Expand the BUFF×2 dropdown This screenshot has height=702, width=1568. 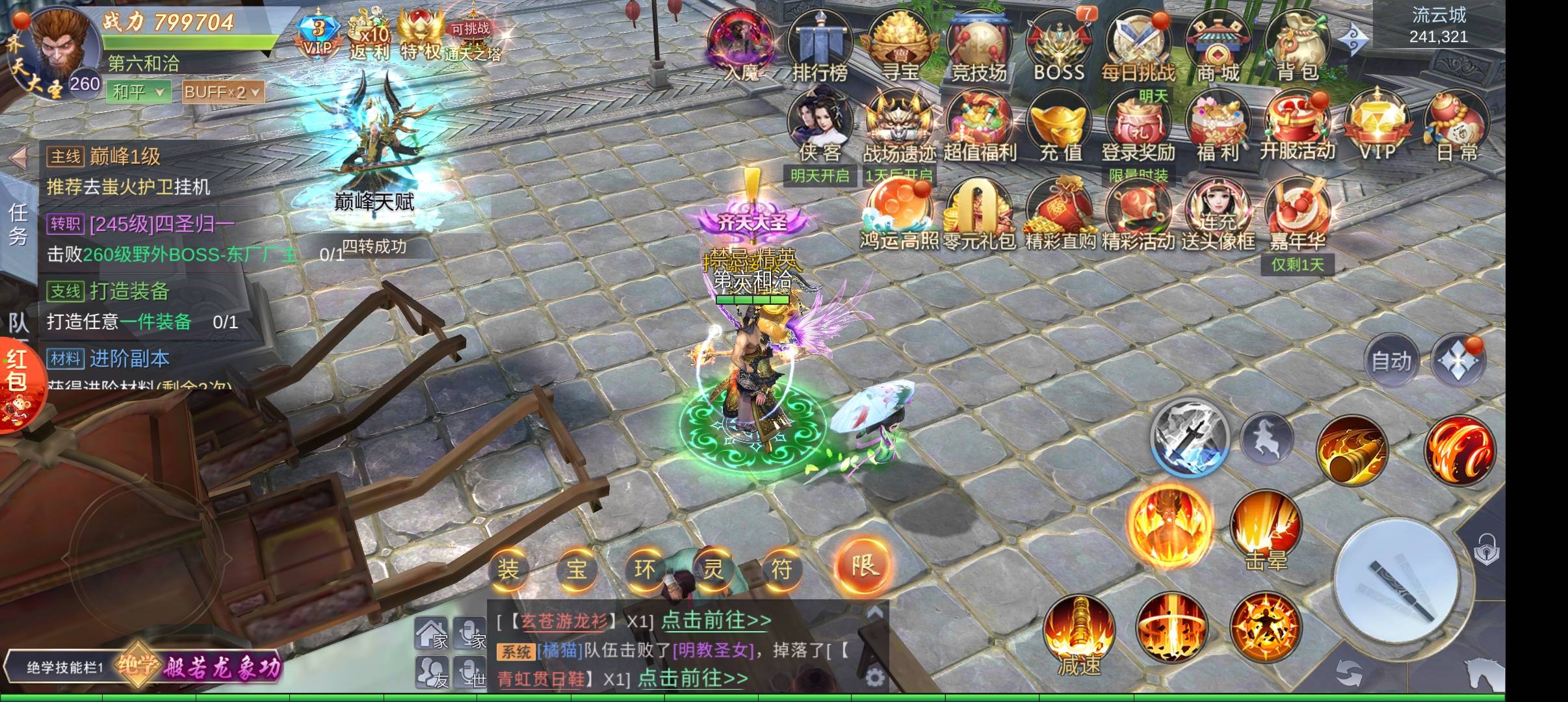coord(223,92)
